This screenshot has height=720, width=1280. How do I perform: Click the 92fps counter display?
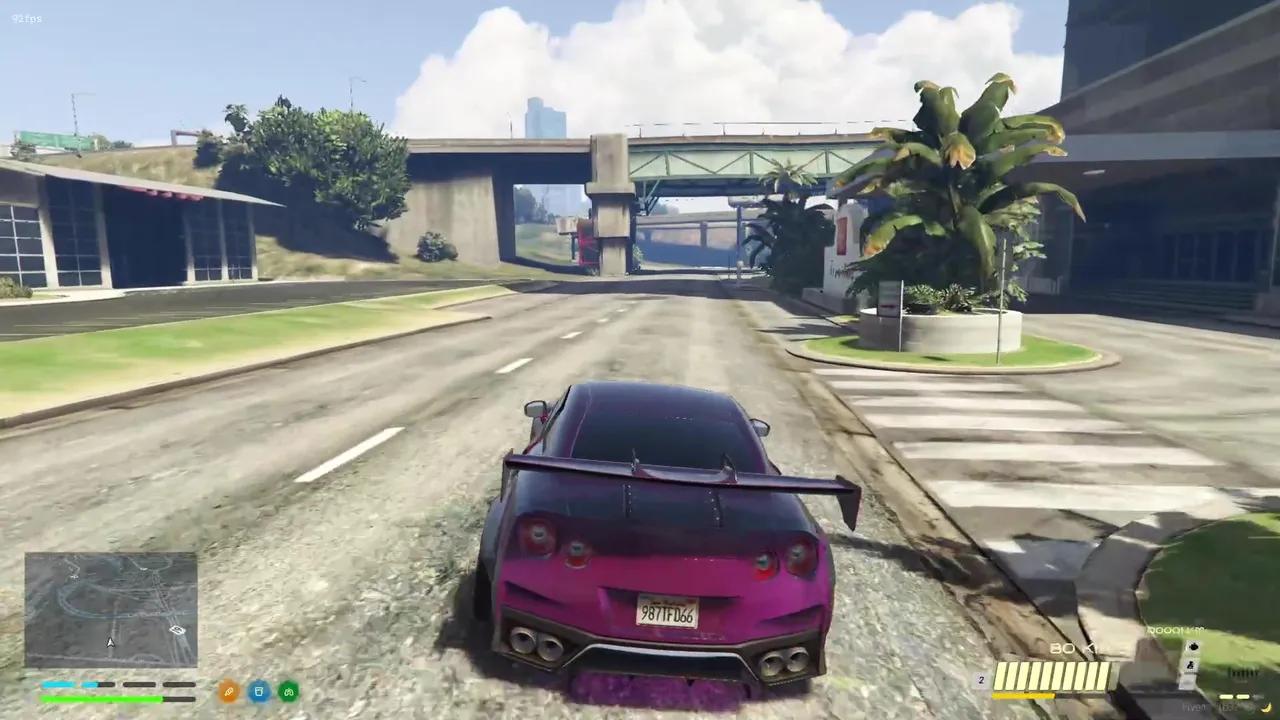[27, 17]
